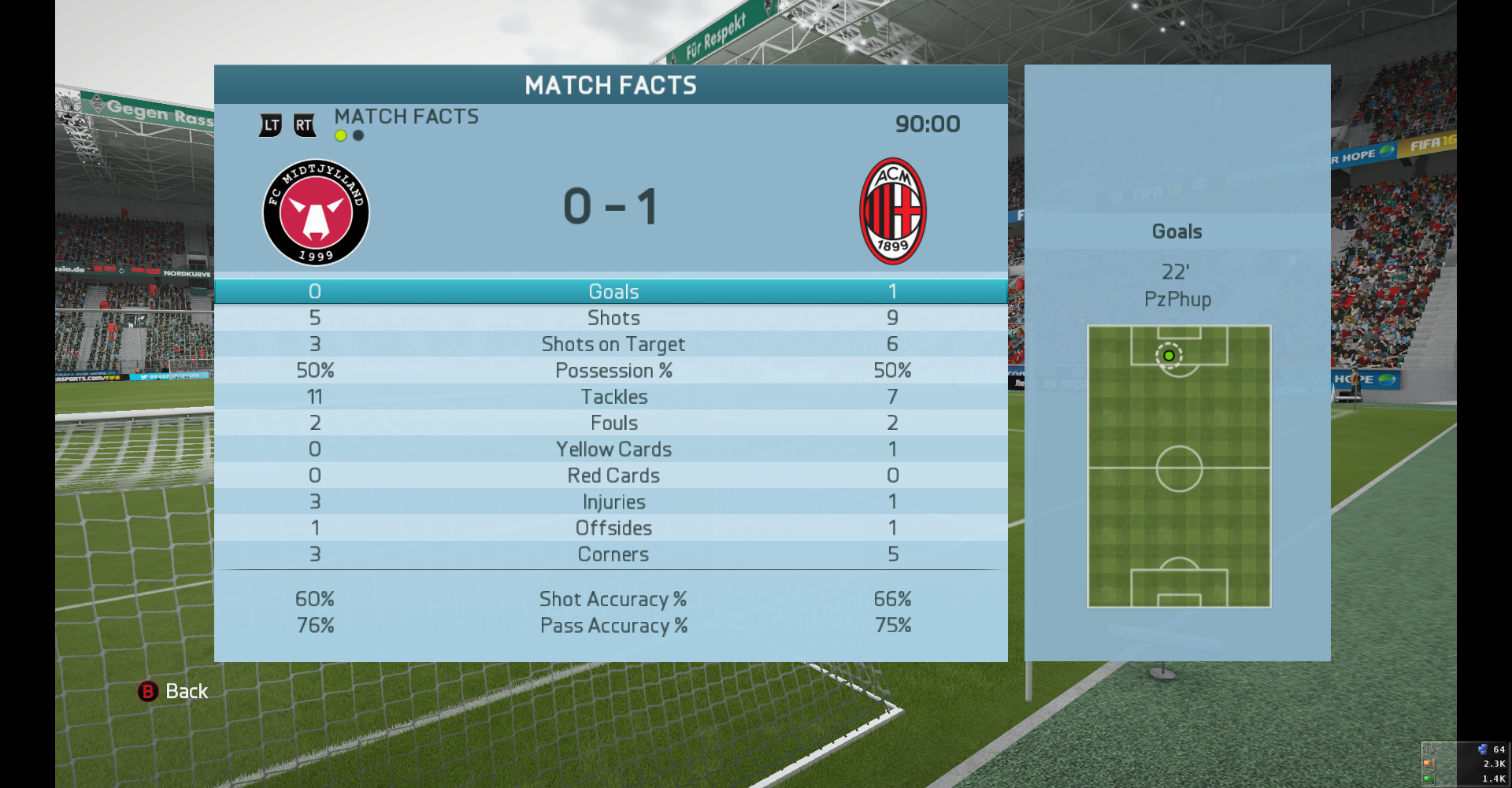Select the Yellow Cards row

tap(611, 449)
